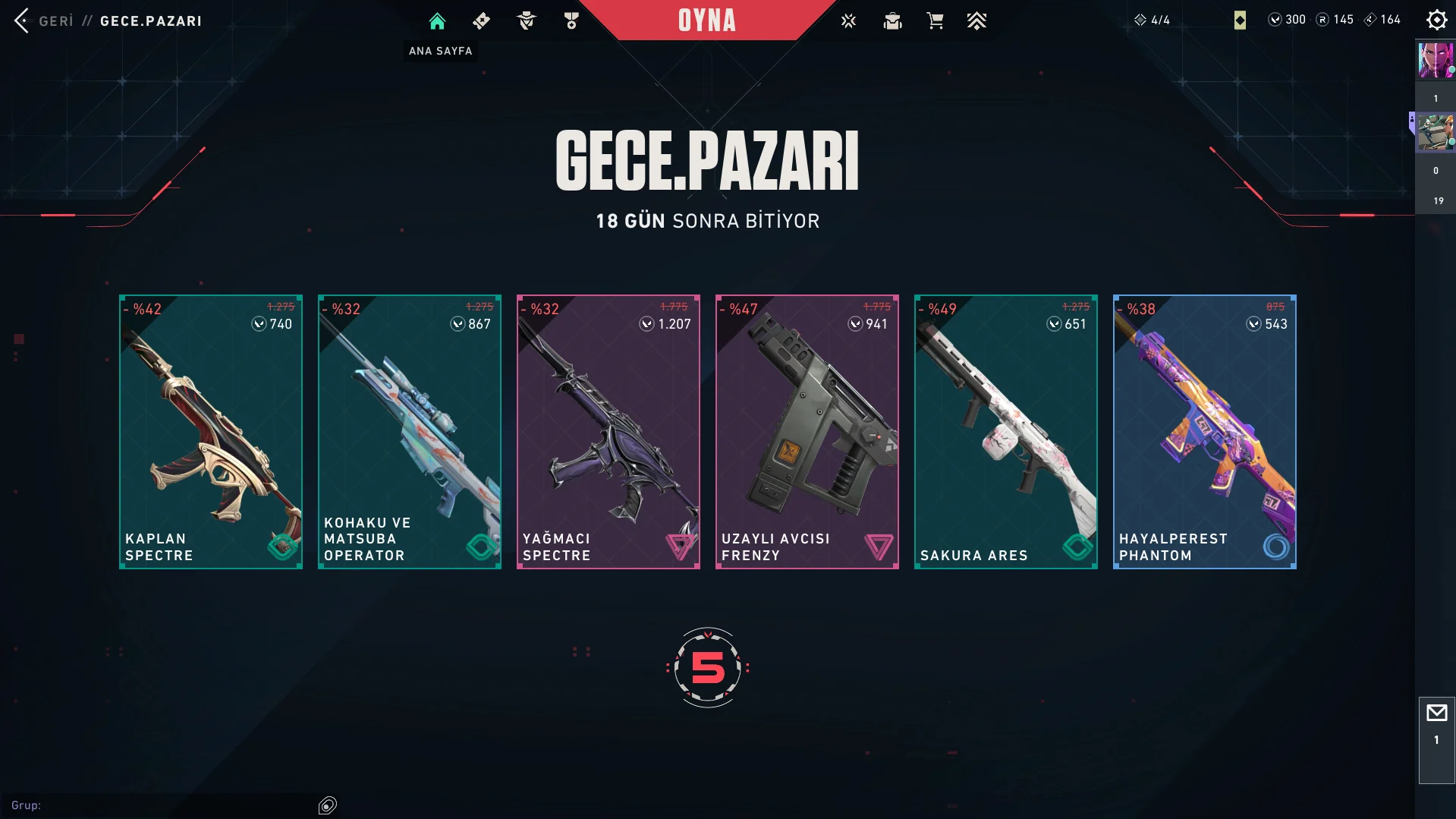The height and width of the screenshot is (819, 1456).
Task: Open the agents icon in top bar
Action: pyautogui.click(x=526, y=21)
